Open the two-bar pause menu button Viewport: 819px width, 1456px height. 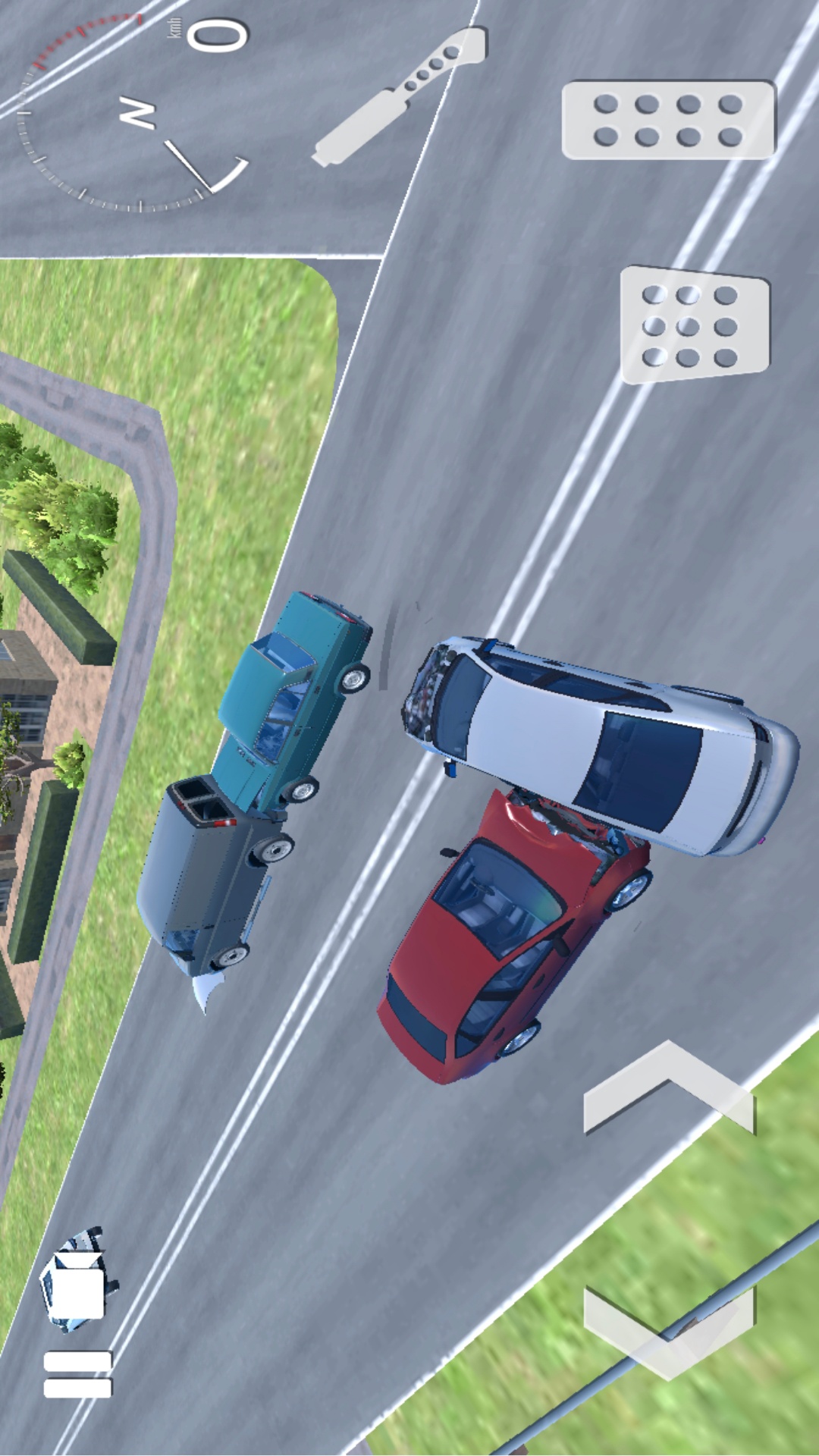coord(77,1374)
